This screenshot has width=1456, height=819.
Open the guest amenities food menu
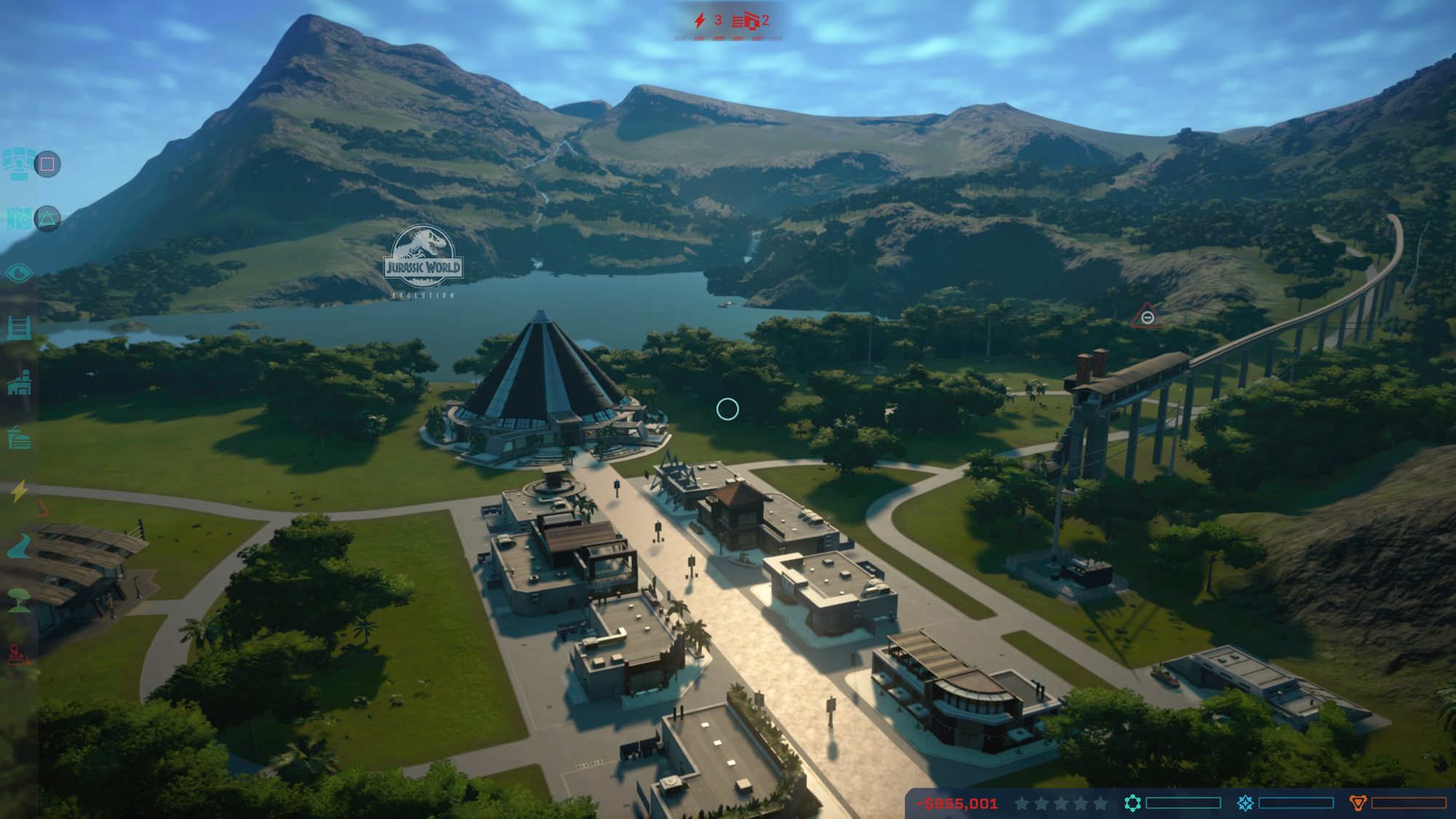click(19, 437)
